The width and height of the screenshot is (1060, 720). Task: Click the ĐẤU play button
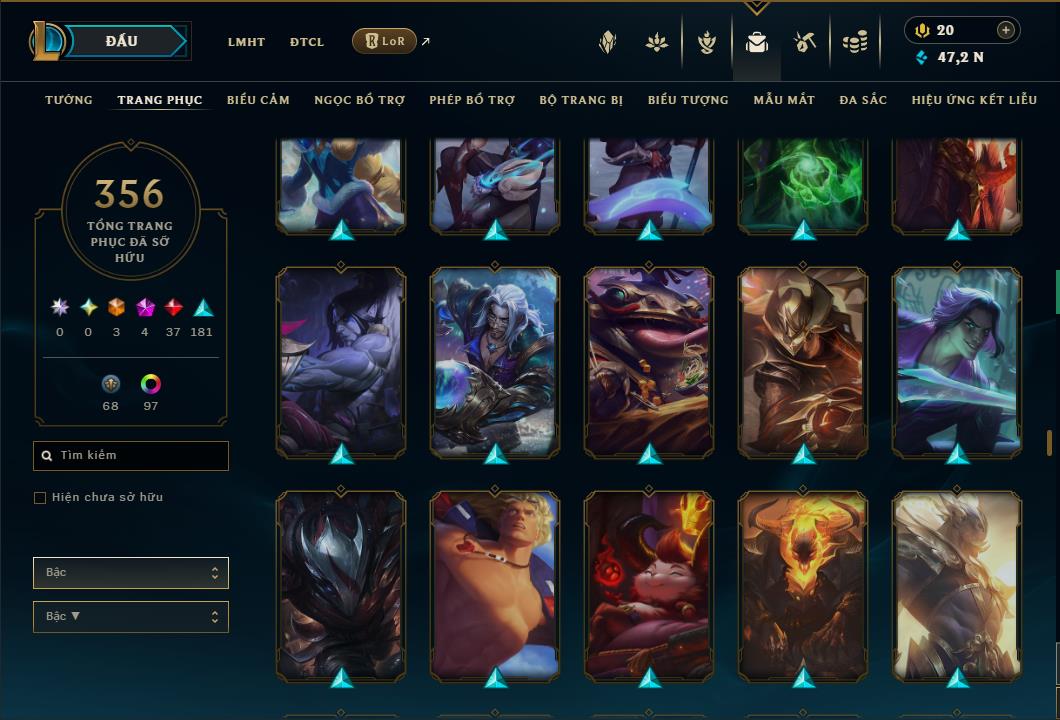coord(122,41)
